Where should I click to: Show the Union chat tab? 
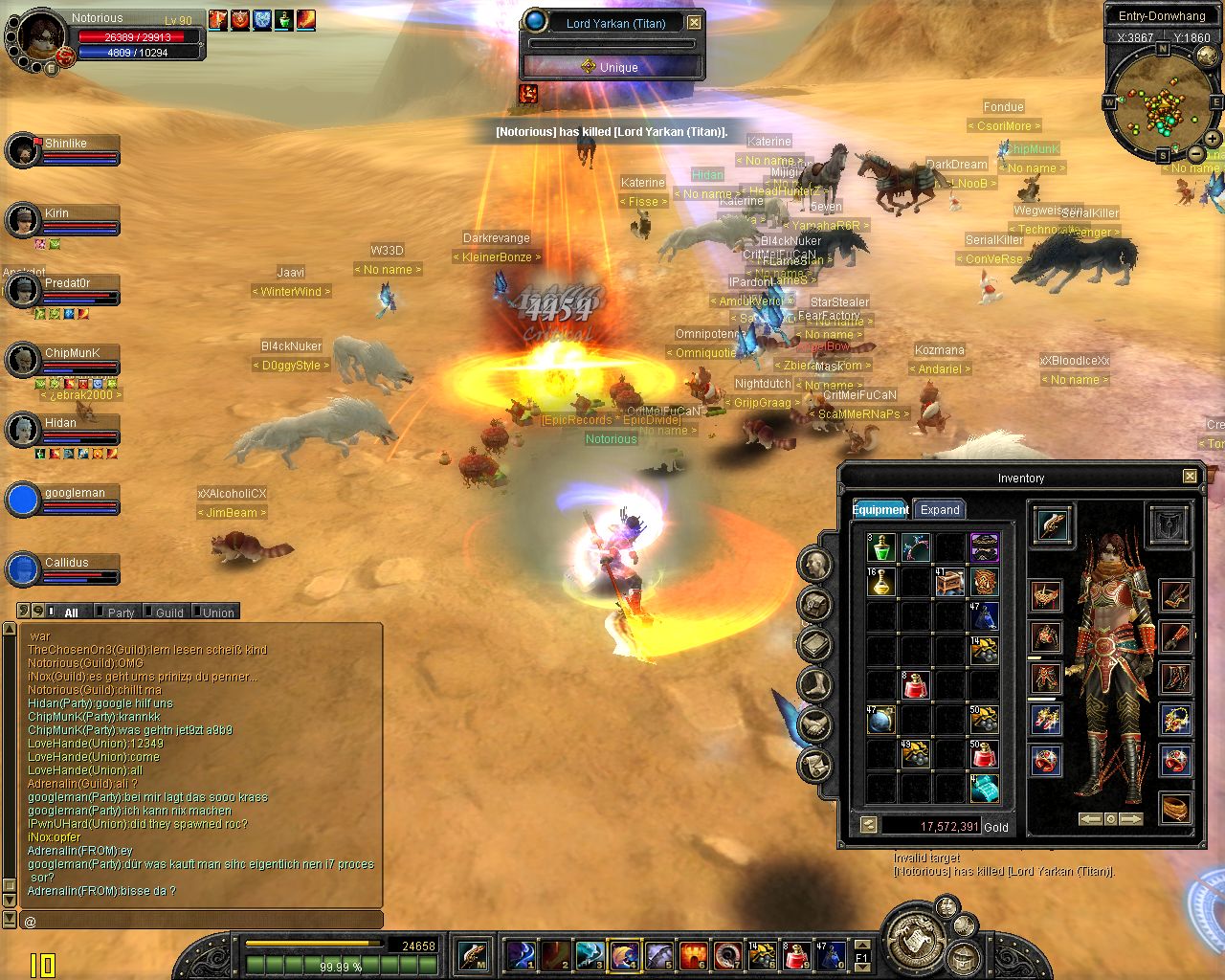pyautogui.click(x=218, y=612)
